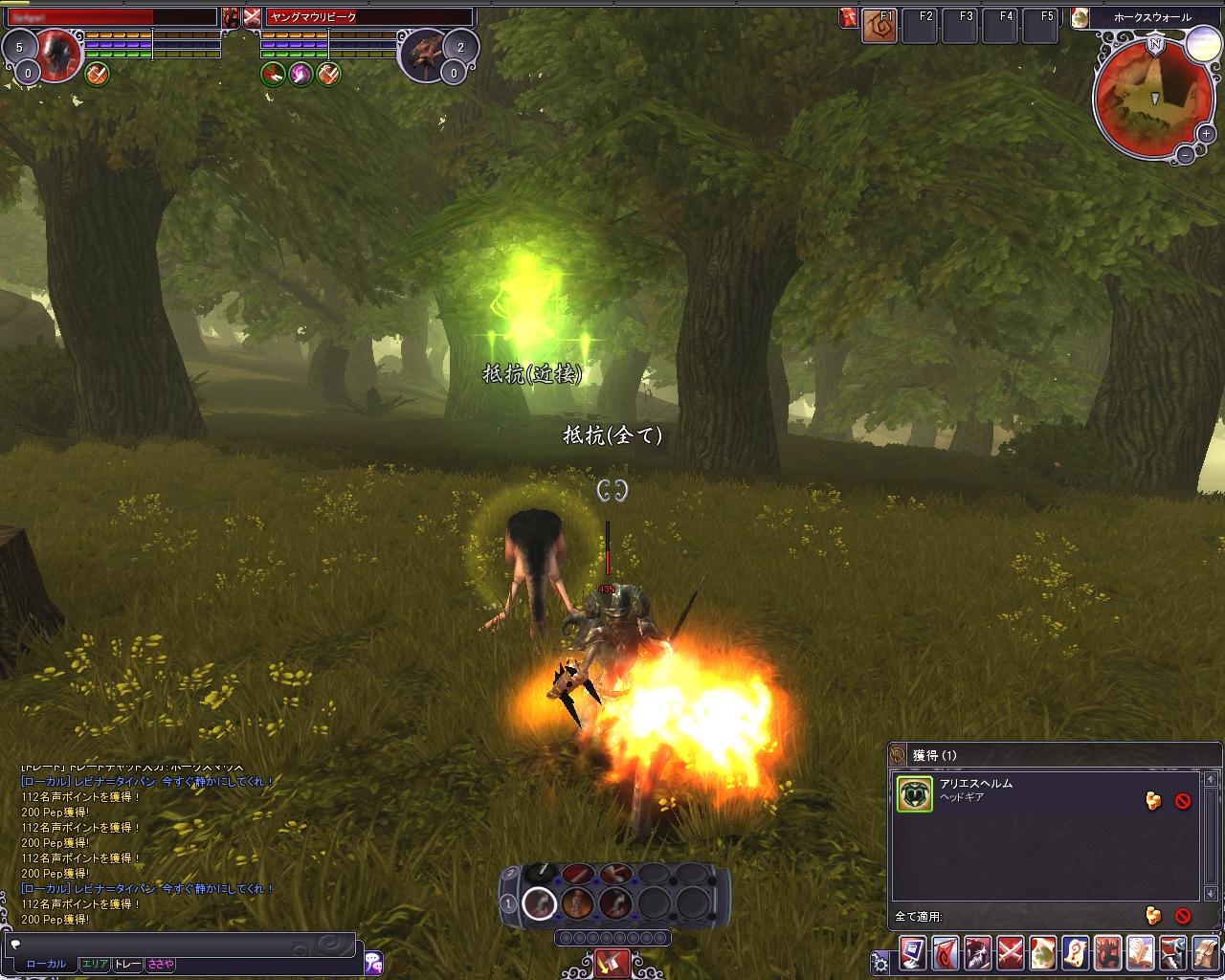The image size is (1225, 980).
Task: Toggle the axe combat mode button
Action: coord(612,961)
